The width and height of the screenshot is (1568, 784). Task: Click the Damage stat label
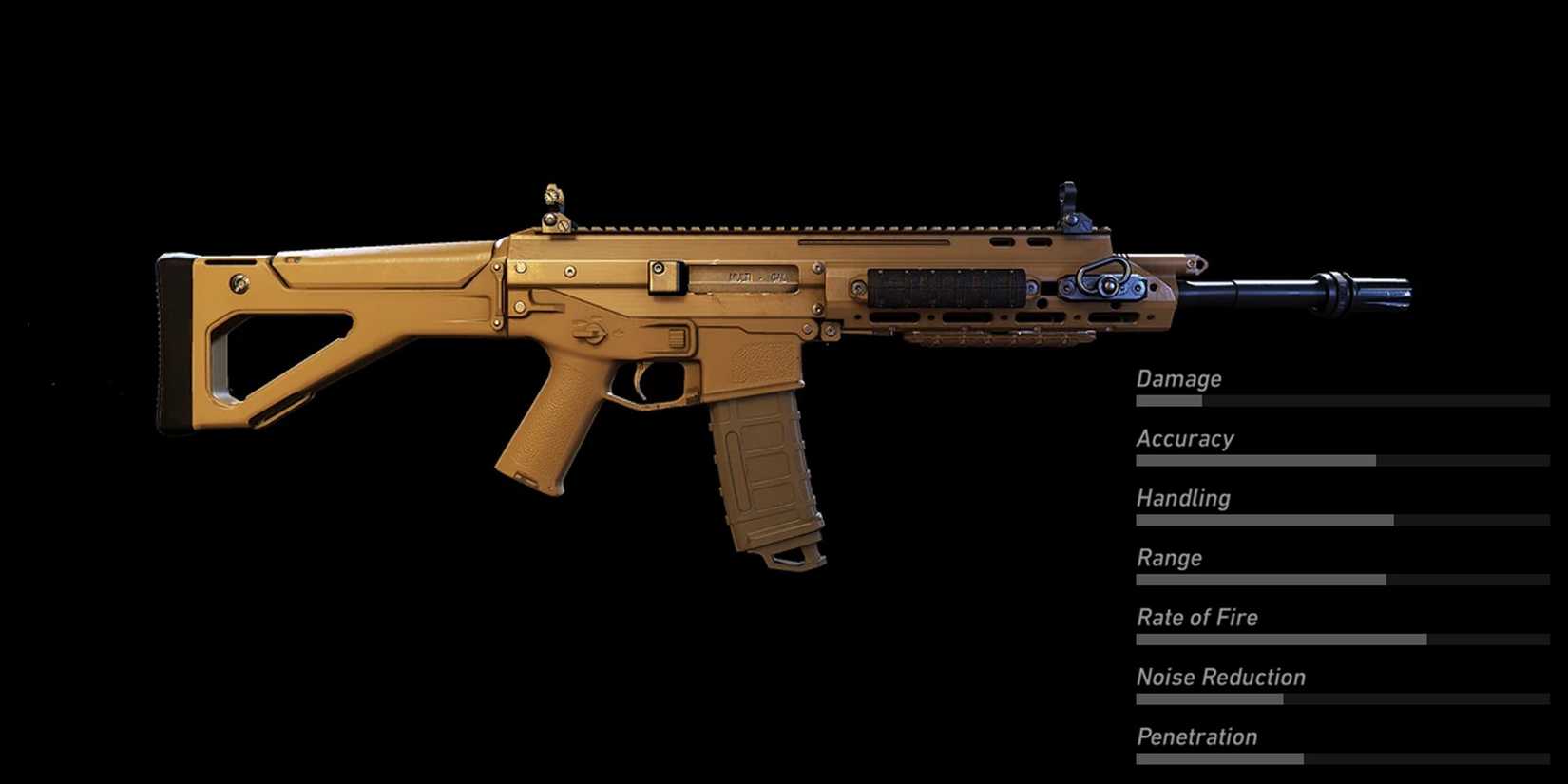[1178, 378]
